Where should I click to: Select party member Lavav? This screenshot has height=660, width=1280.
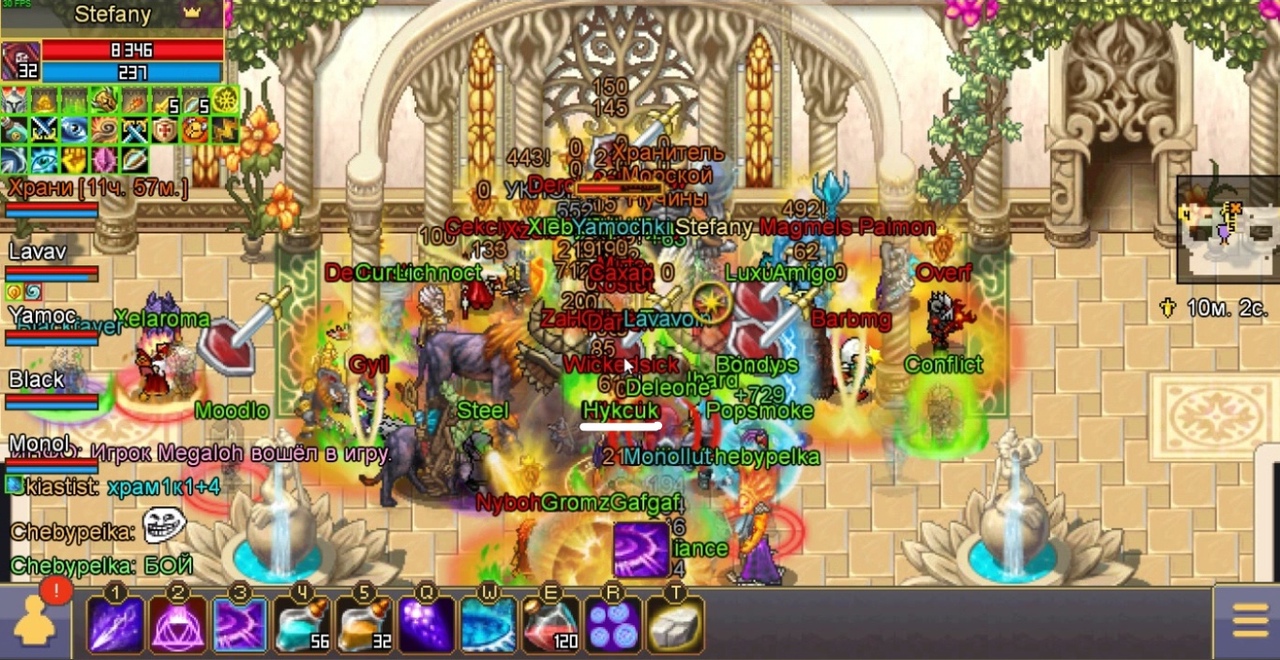(40, 253)
